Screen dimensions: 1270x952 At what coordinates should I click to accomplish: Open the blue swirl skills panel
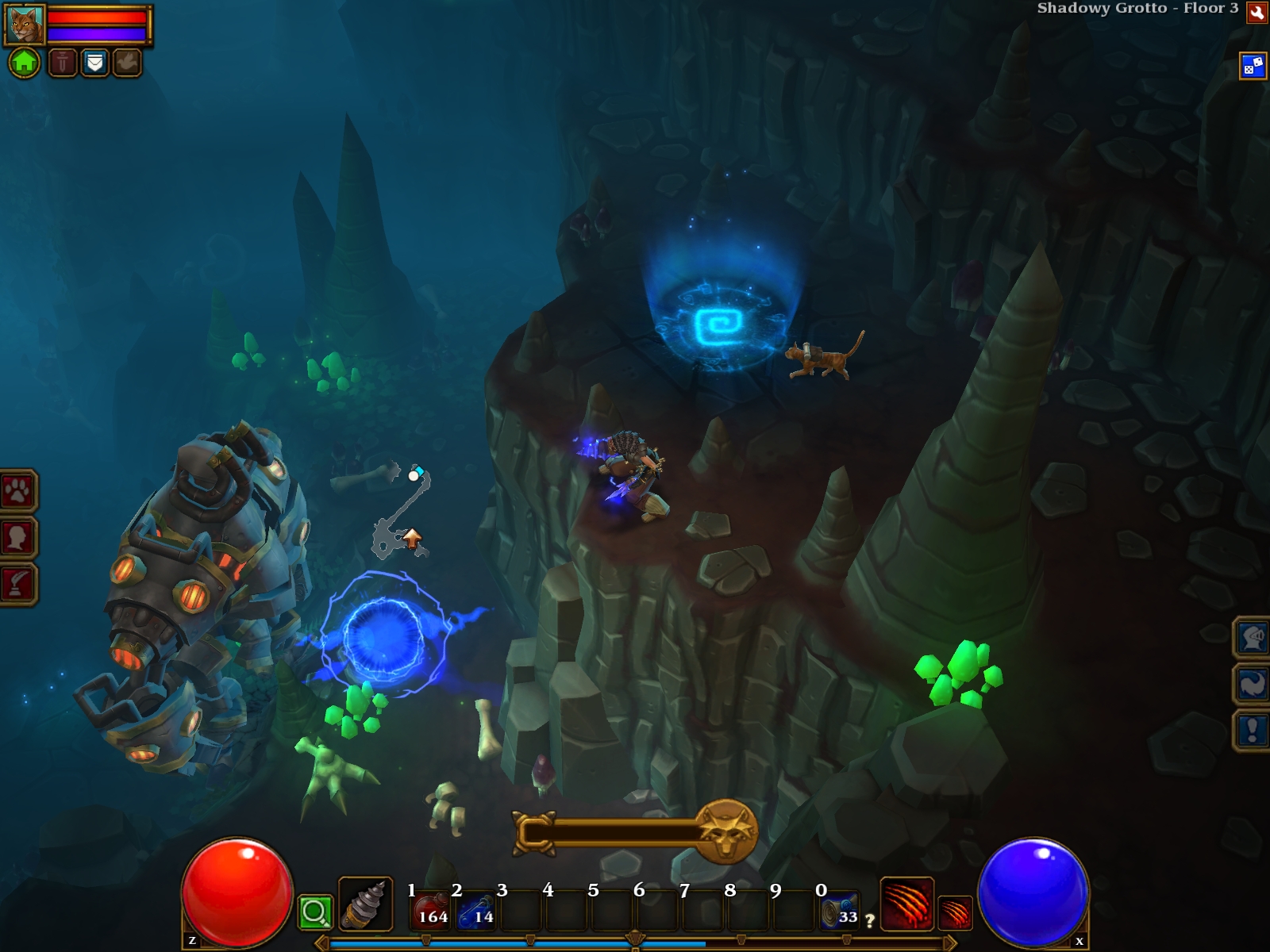pos(1253,683)
